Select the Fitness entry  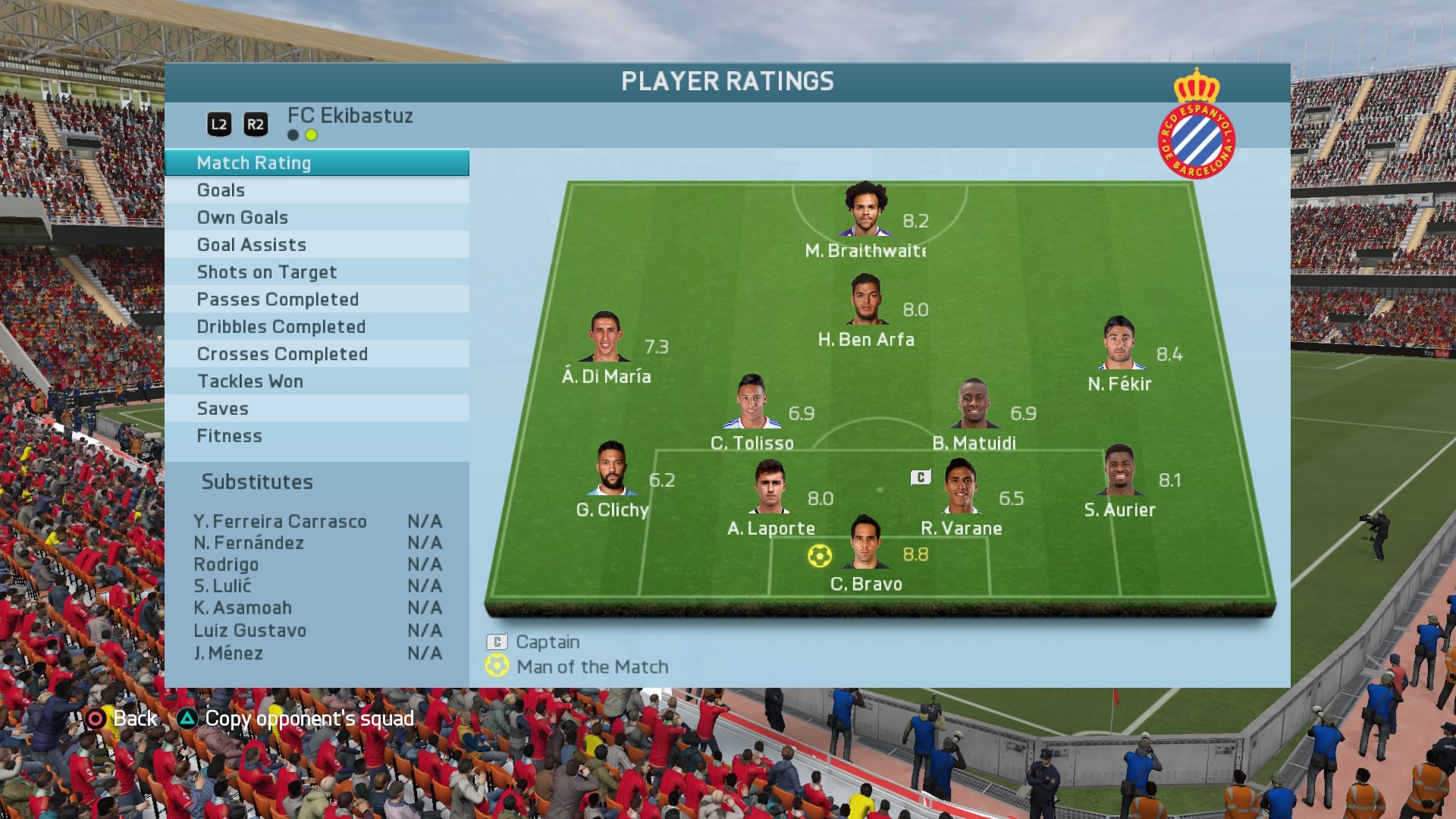[316, 436]
